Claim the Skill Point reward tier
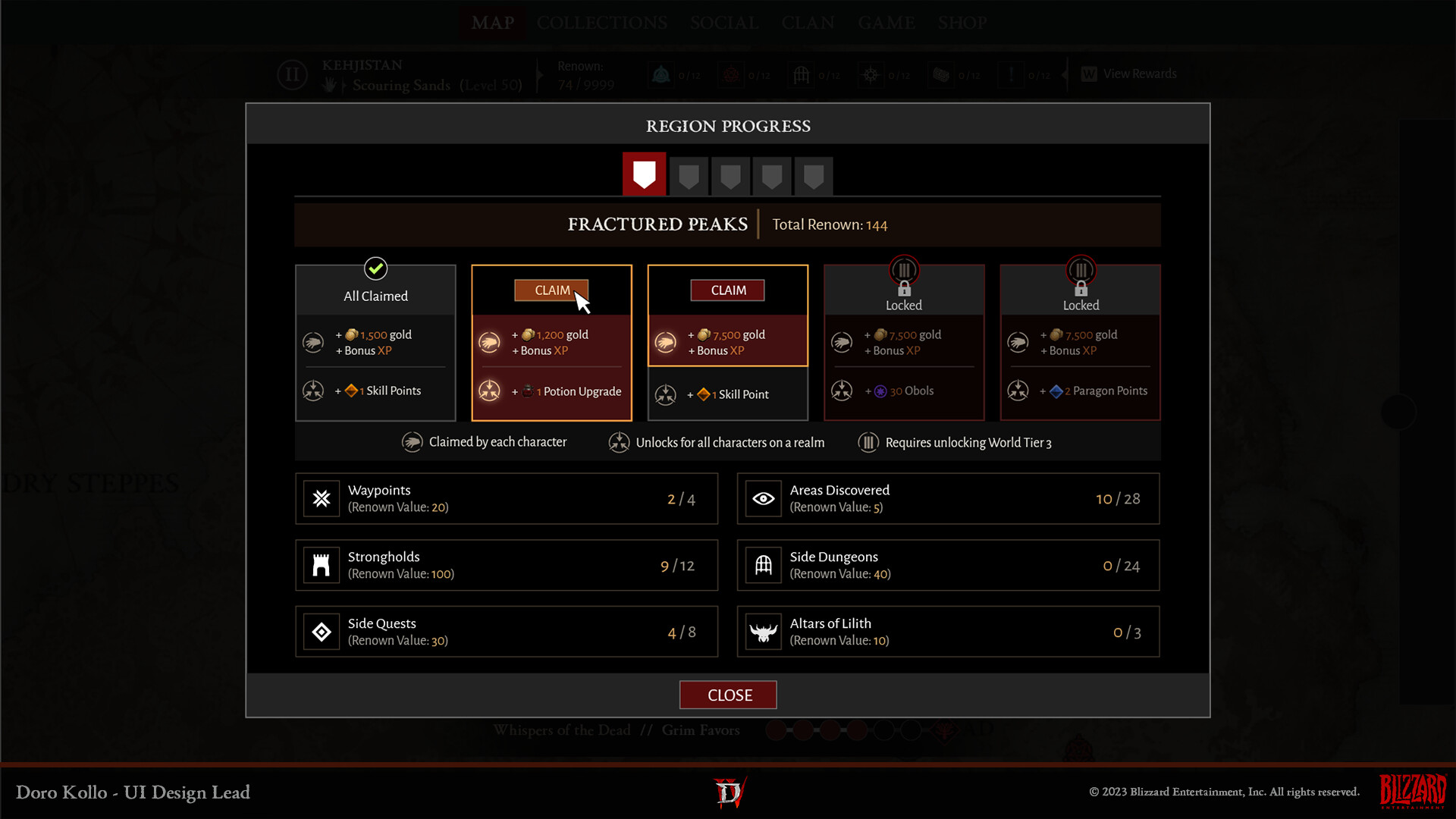 pos(727,290)
